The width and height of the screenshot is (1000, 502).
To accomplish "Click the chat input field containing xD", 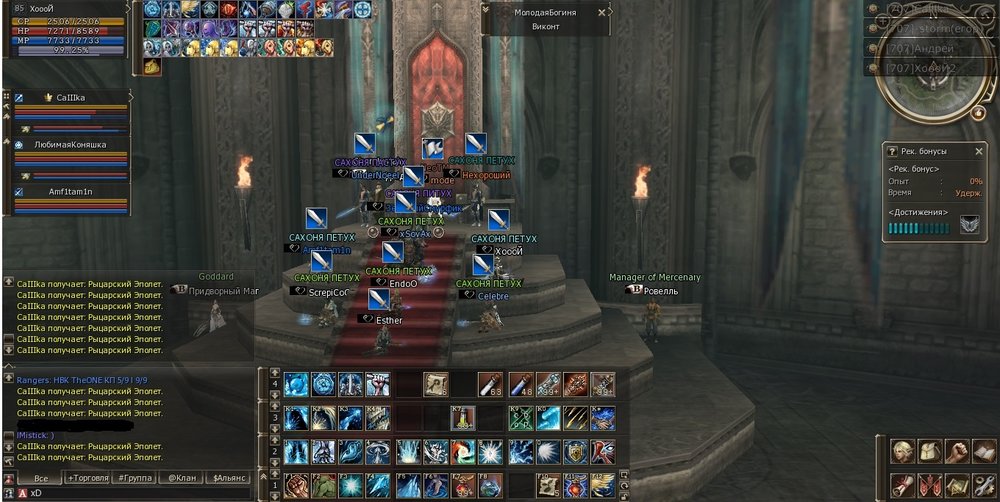I will click(130, 493).
